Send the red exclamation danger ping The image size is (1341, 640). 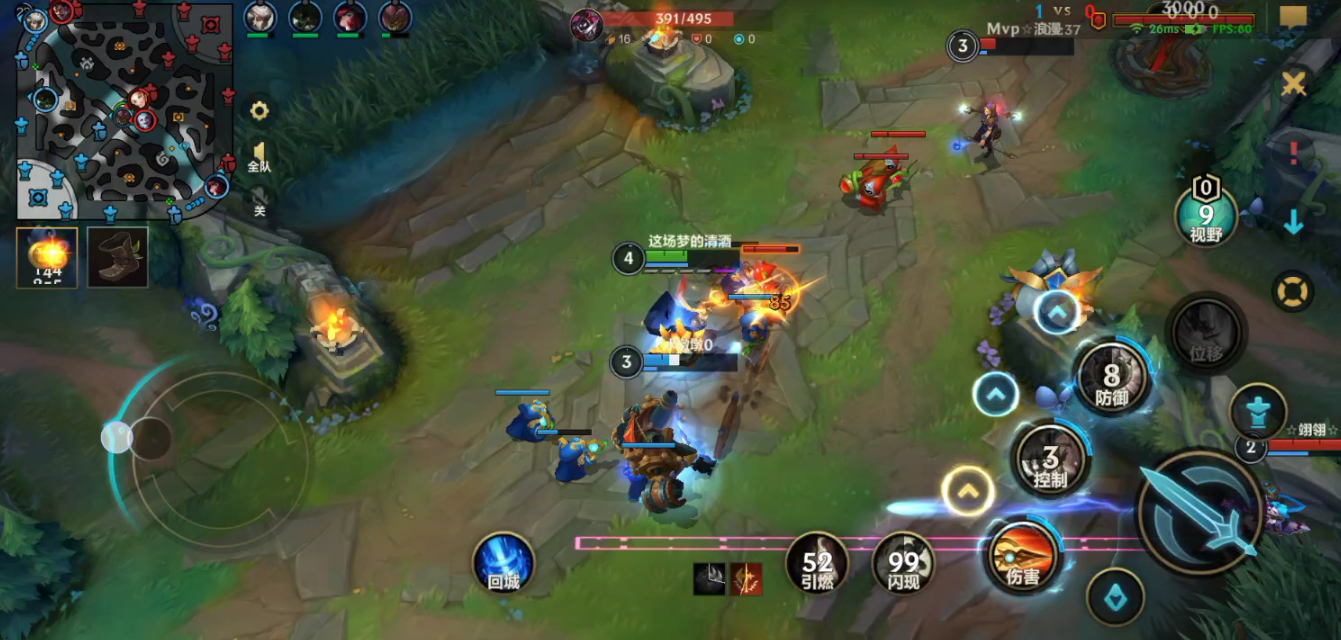click(1294, 153)
